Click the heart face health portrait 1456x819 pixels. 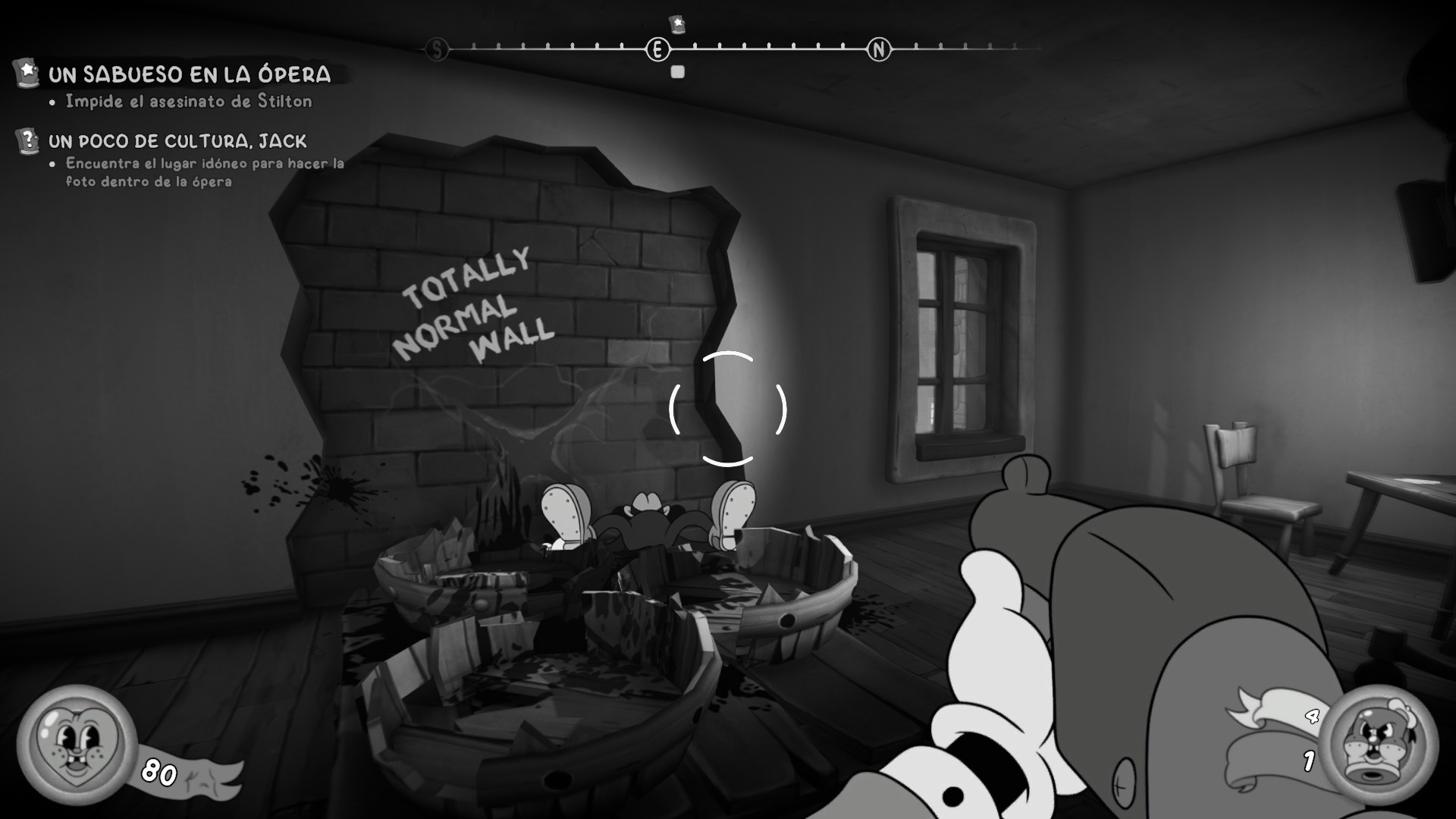click(76, 745)
